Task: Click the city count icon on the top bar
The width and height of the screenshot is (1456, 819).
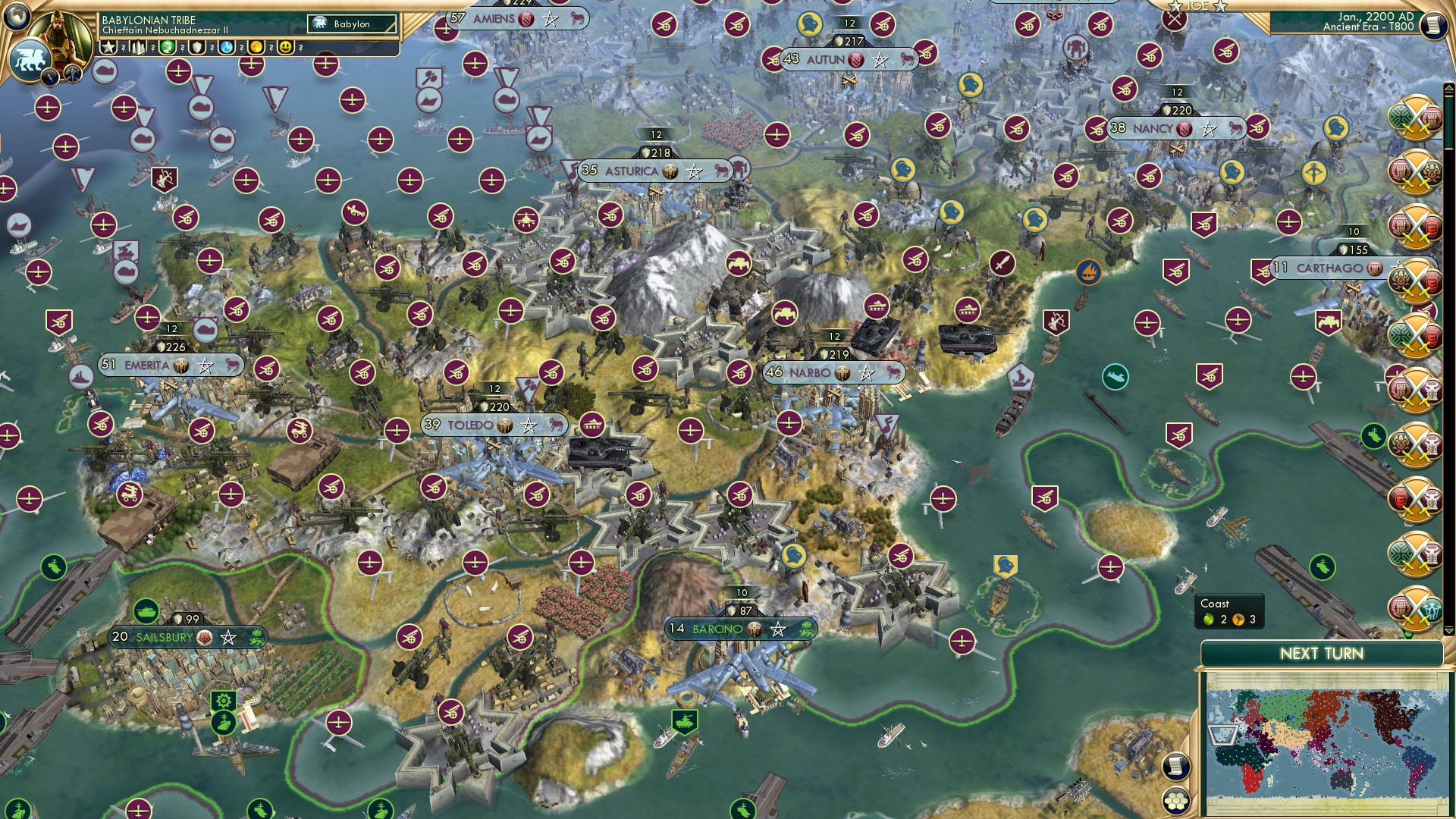Action: [138, 49]
